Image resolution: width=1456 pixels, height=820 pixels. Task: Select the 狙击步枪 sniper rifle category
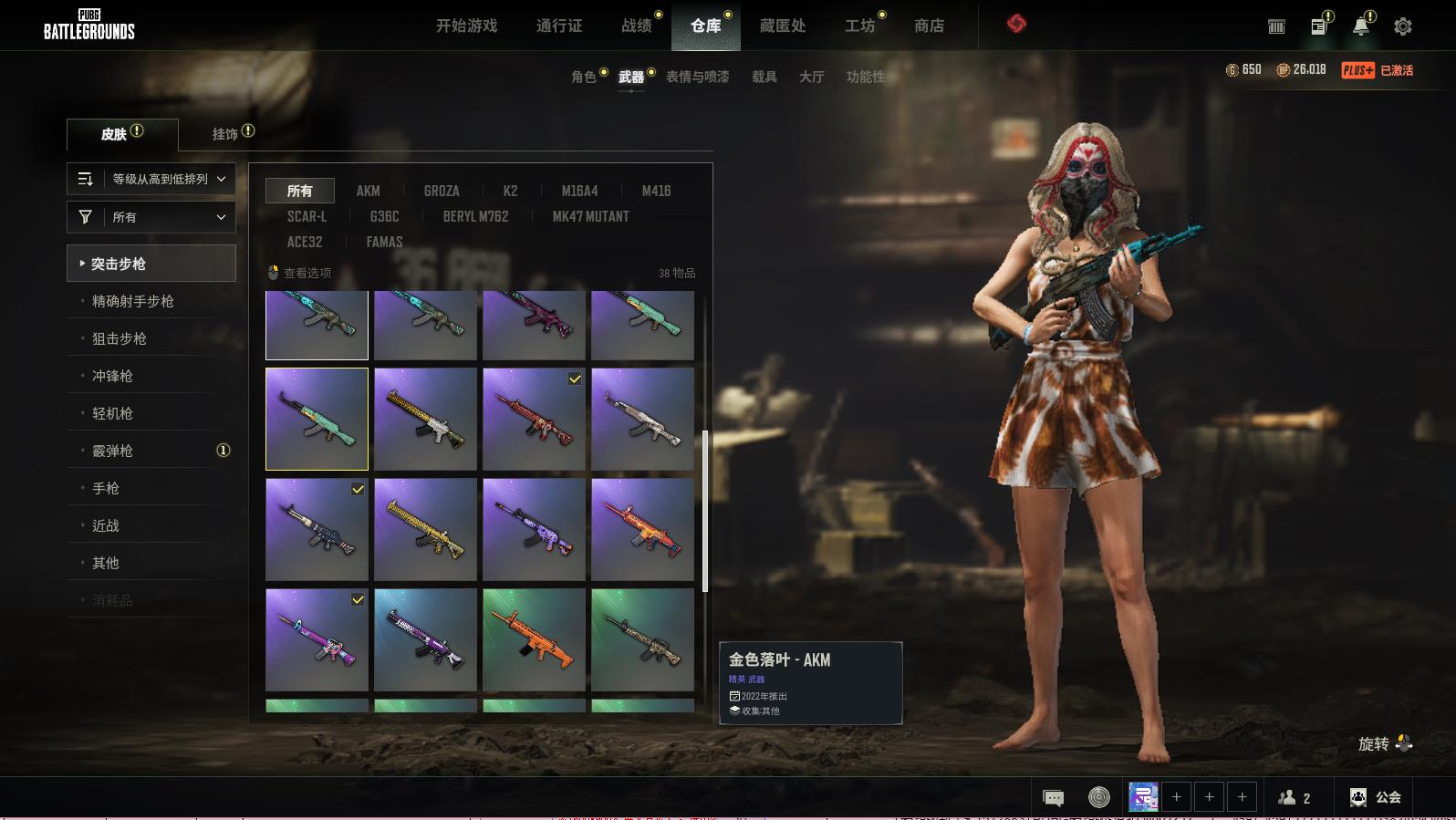coord(120,338)
